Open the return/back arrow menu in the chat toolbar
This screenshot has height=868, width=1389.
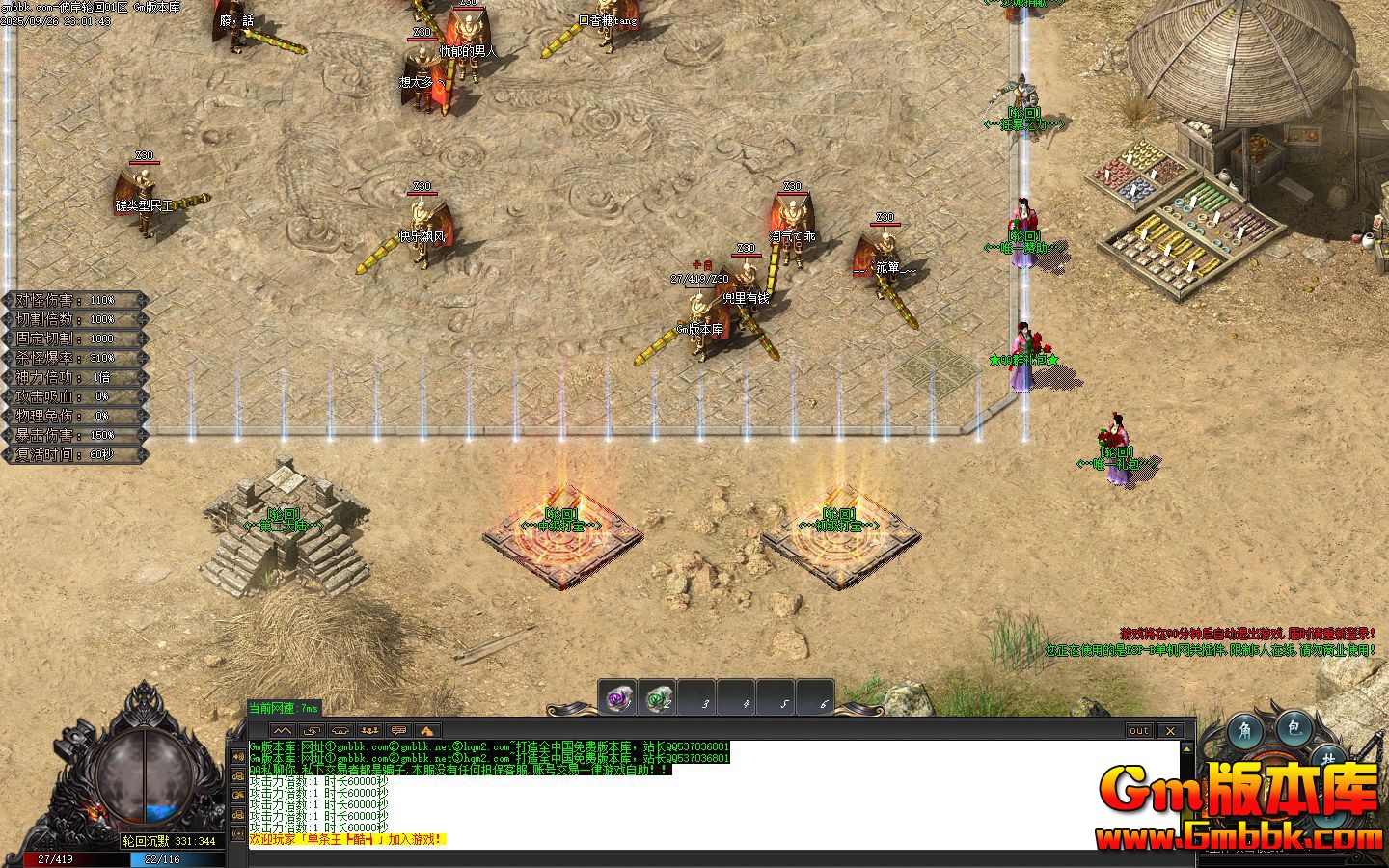pyautogui.click(x=313, y=730)
